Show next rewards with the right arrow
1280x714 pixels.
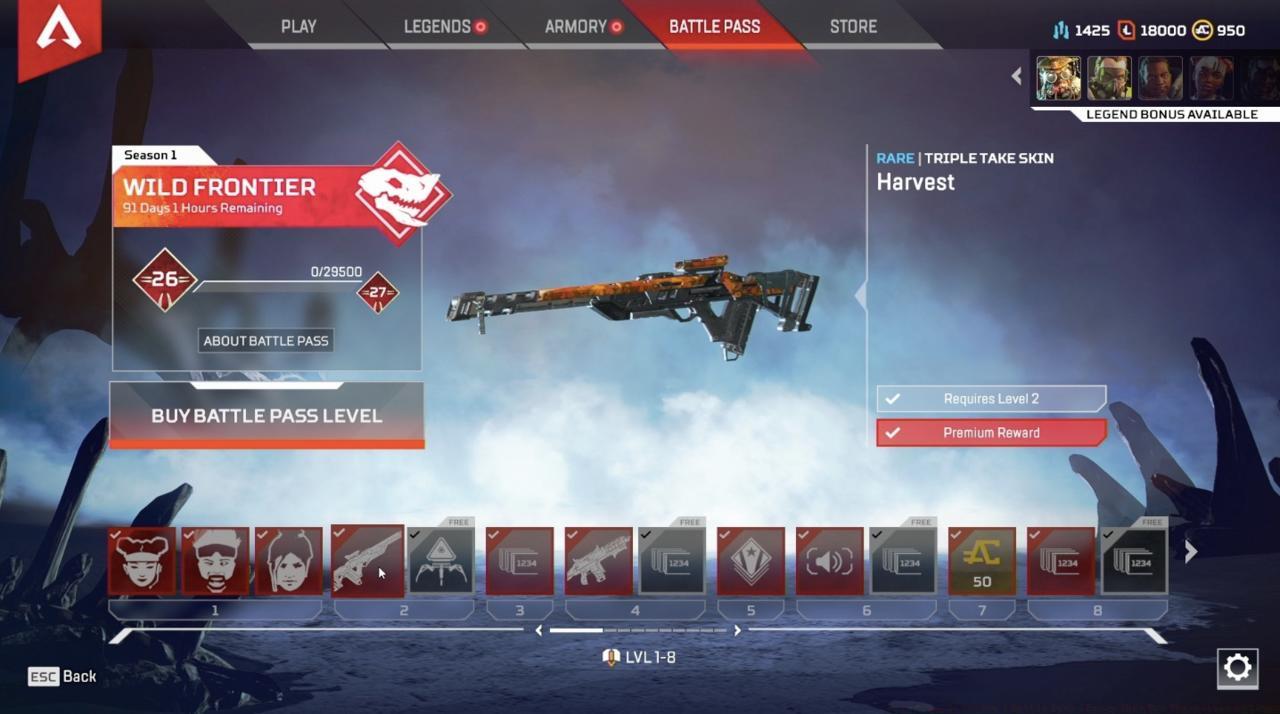1191,552
